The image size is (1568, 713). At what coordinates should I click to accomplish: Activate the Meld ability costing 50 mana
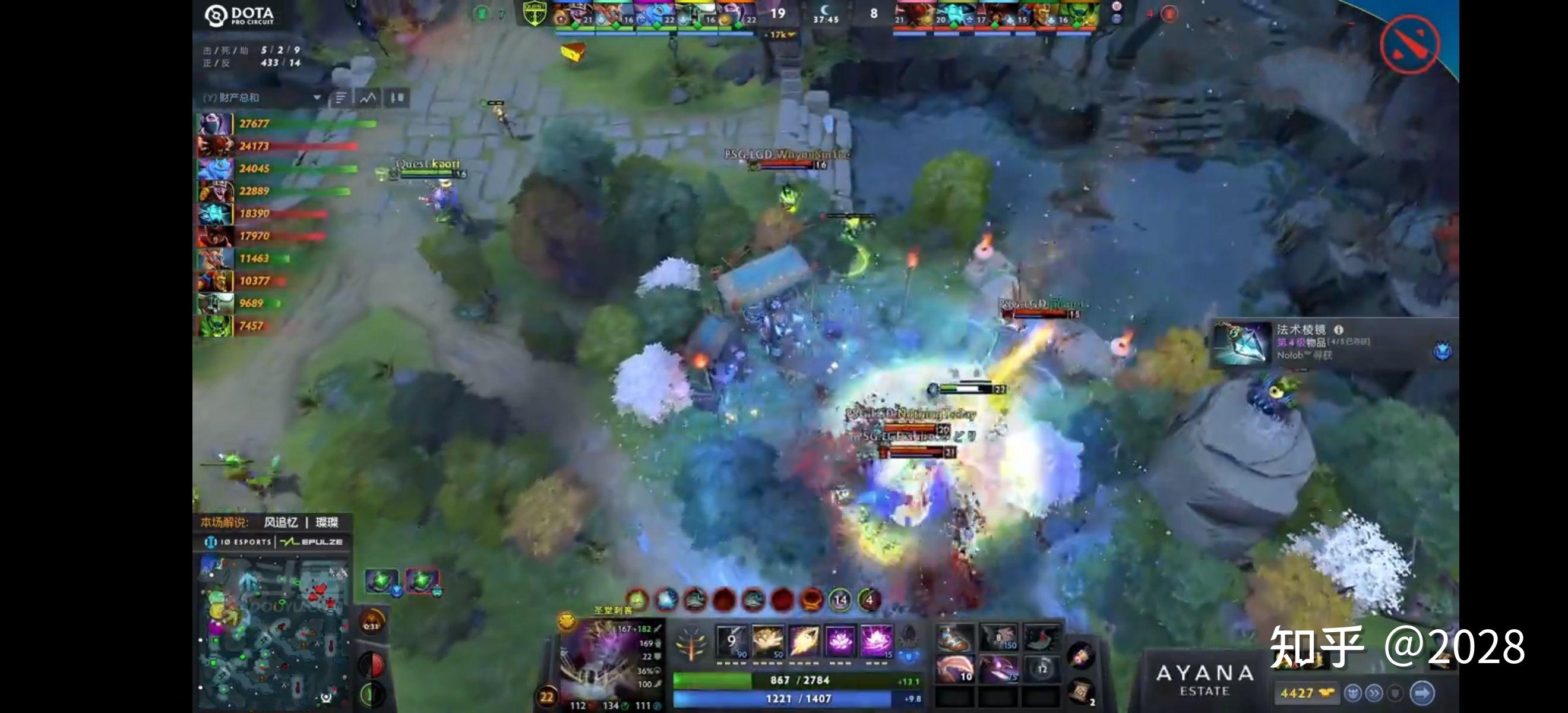(767, 641)
